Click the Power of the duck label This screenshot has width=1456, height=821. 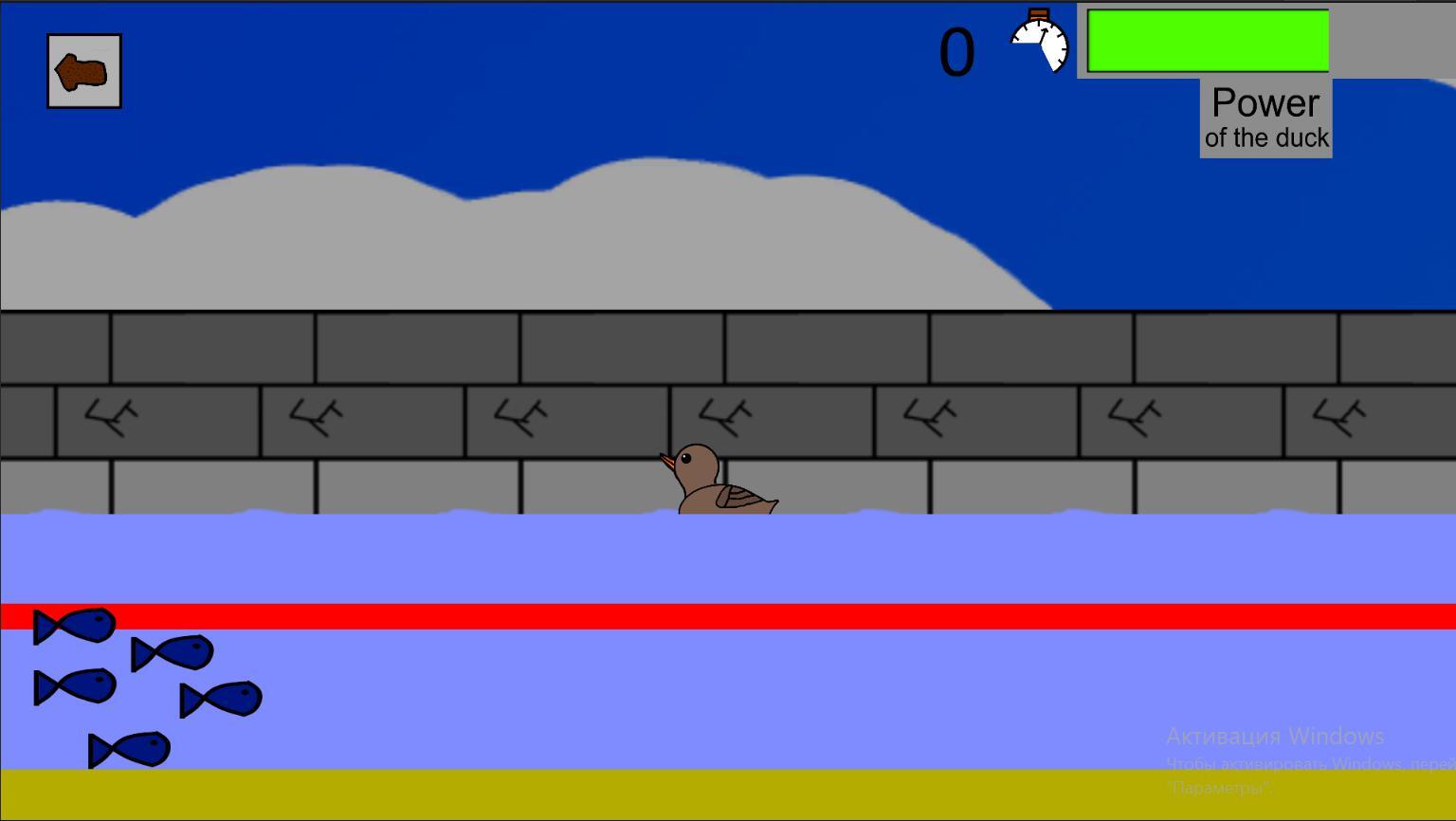point(1265,117)
